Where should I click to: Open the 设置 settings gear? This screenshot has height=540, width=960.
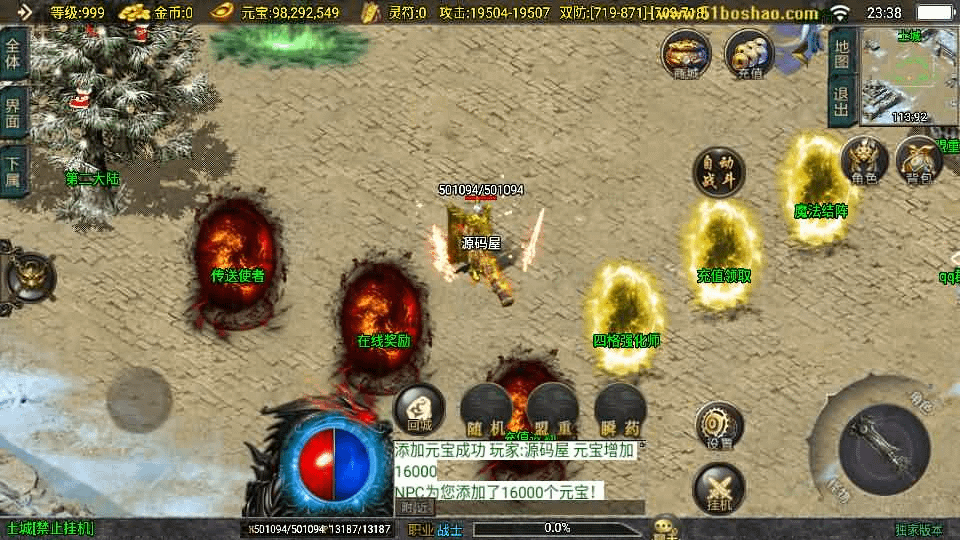pyautogui.click(x=719, y=427)
